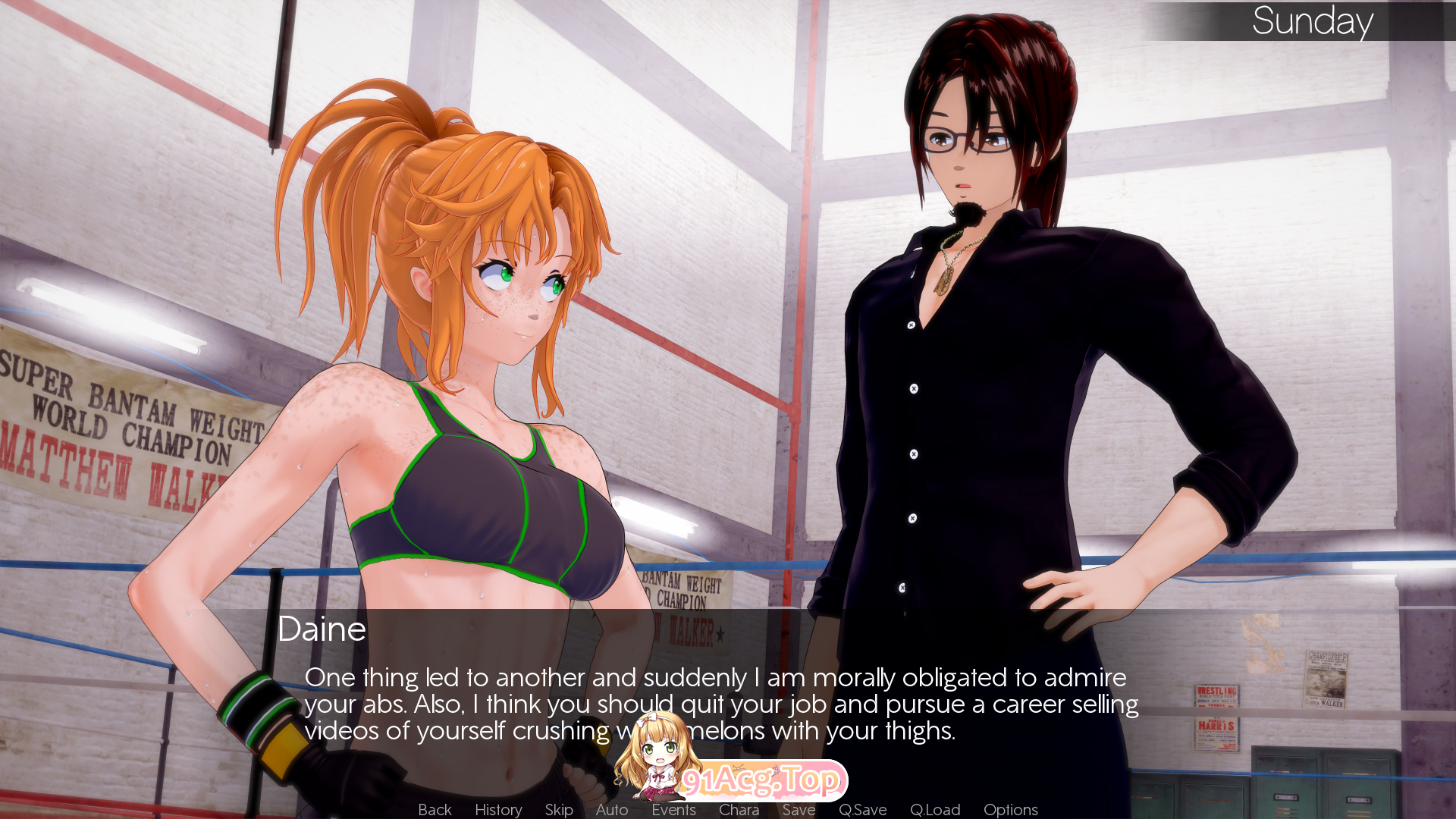Image resolution: width=1456 pixels, height=819 pixels.
Task: Open the Events menu
Action: tap(673, 809)
